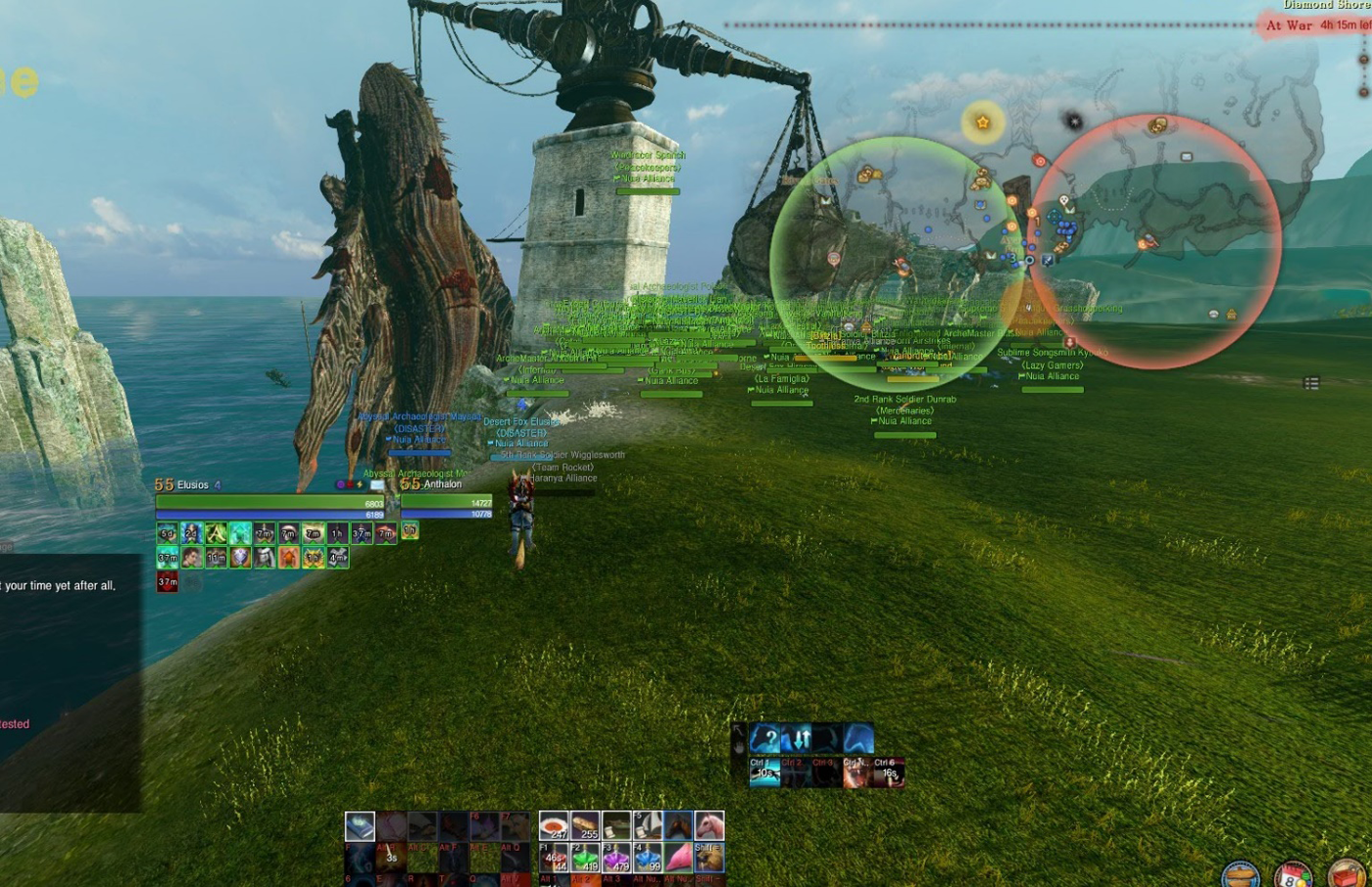1372x887 pixels.
Task: Use the blue potion in the F4 slot
Action: (x=647, y=857)
